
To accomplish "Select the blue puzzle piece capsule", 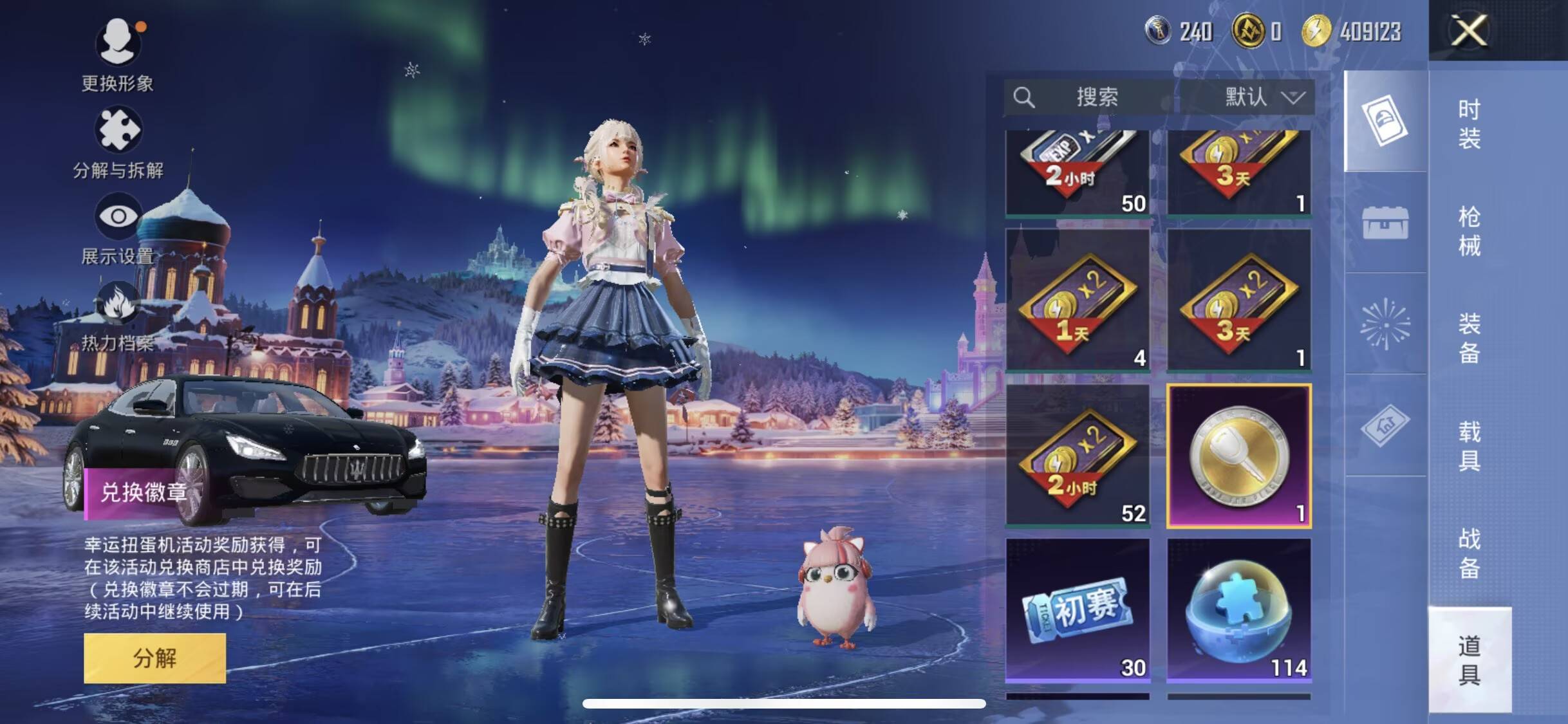I will click(1239, 609).
